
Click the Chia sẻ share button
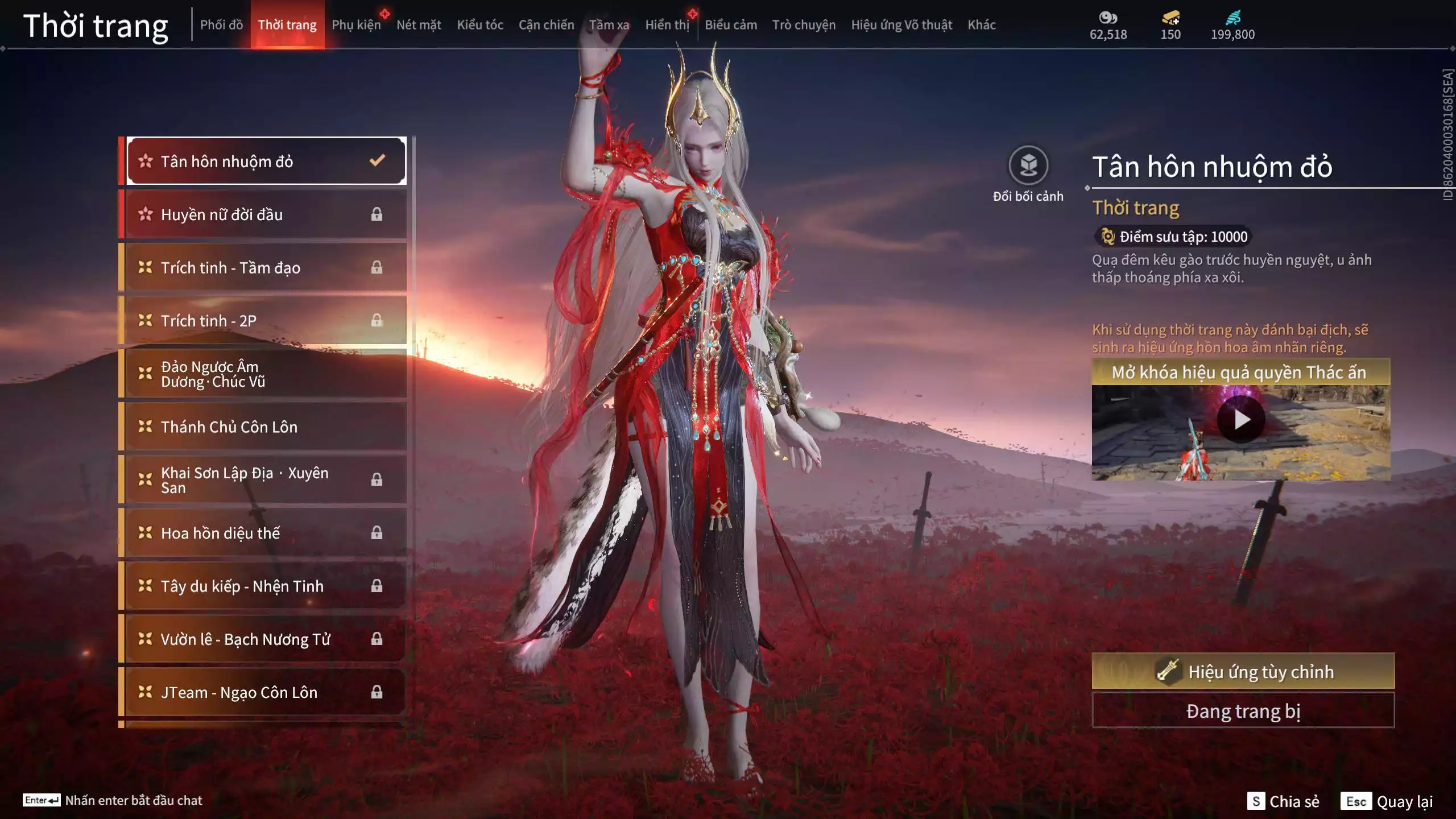(1283, 801)
